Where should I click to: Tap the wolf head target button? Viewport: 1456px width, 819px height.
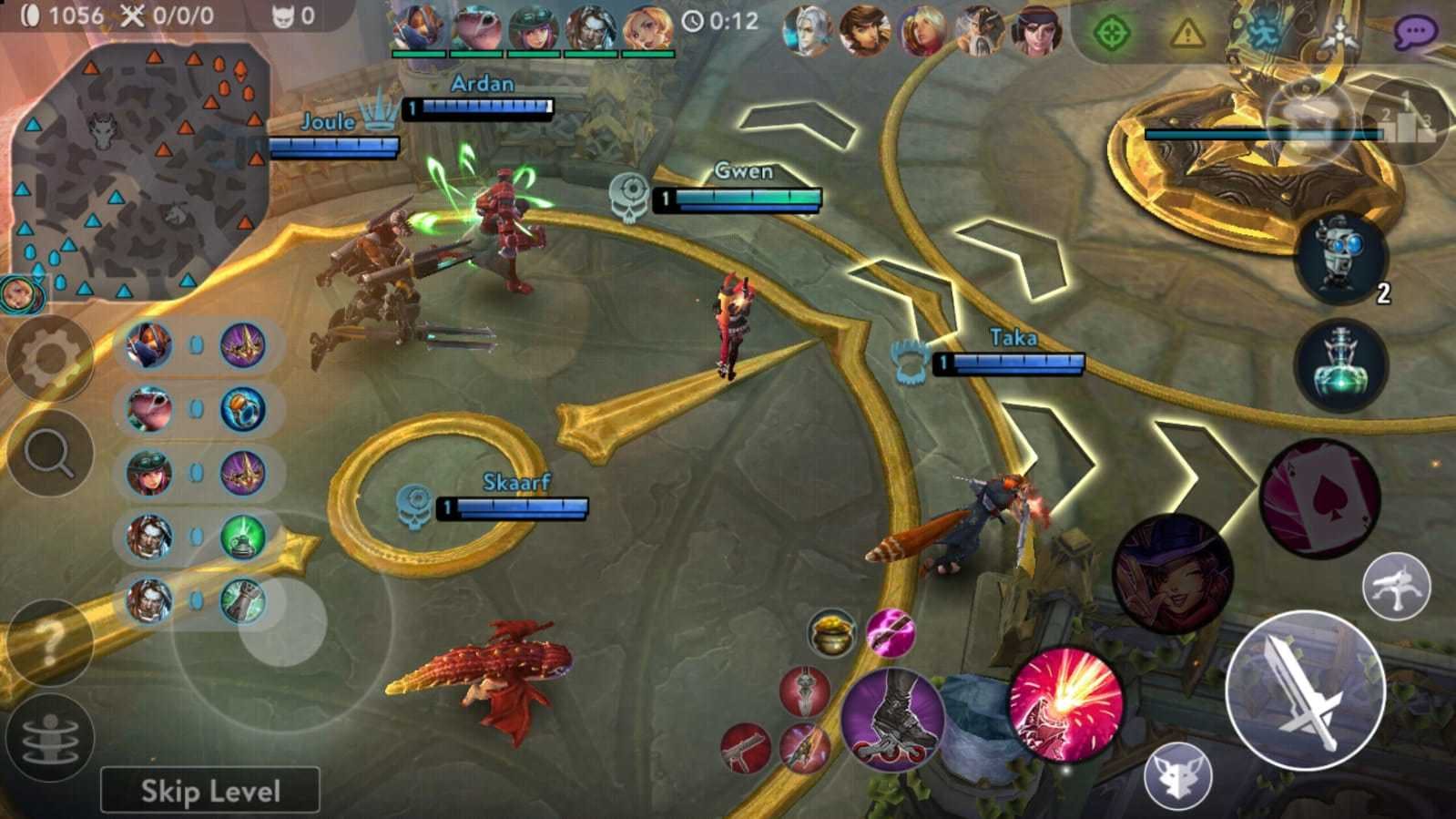1178,774
